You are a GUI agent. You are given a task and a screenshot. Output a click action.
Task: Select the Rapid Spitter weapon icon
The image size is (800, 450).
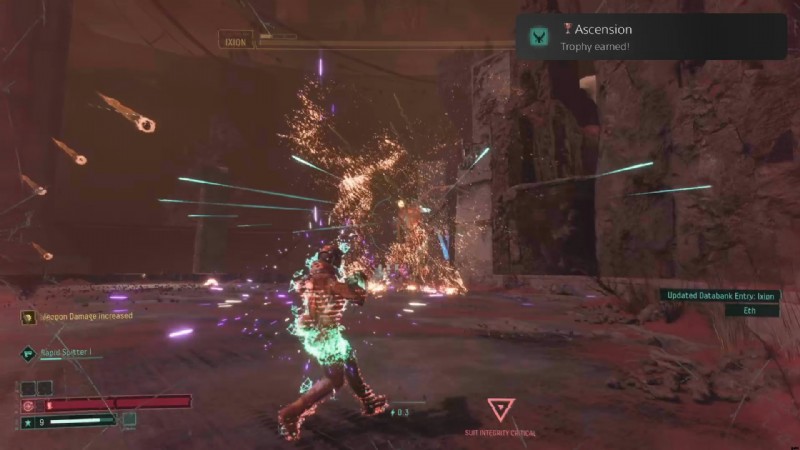coord(28,352)
